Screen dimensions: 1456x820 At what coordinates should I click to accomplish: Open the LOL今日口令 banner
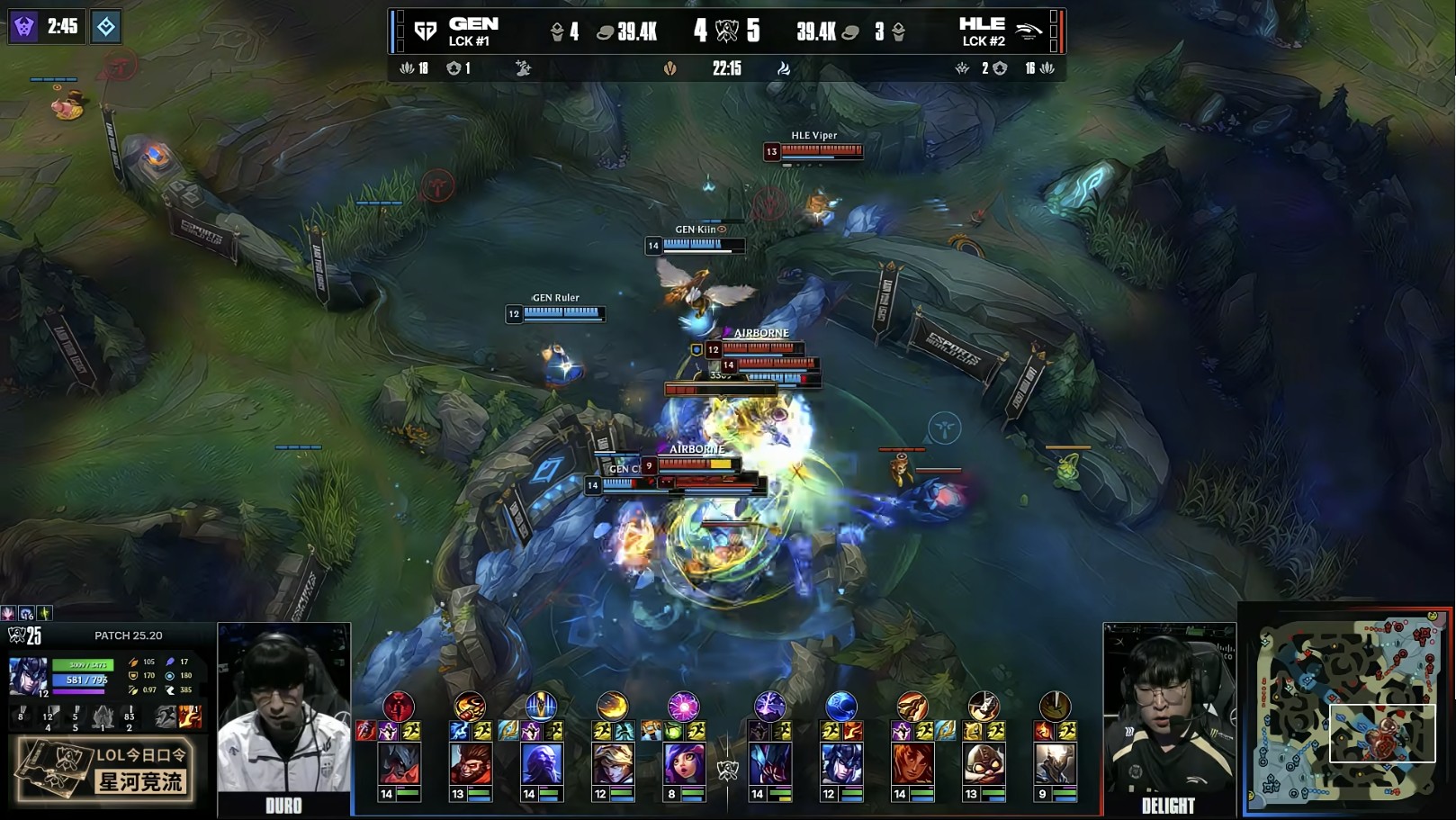(x=105, y=769)
